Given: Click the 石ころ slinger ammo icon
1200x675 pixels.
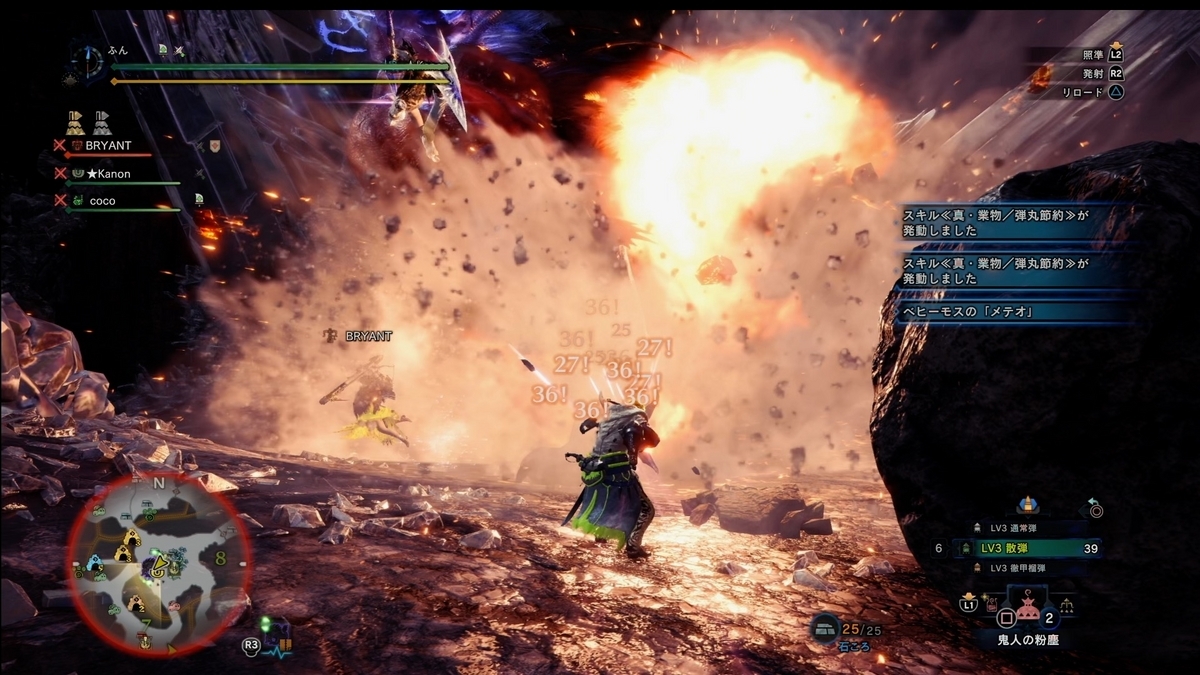Looking at the screenshot, I should click(825, 627).
